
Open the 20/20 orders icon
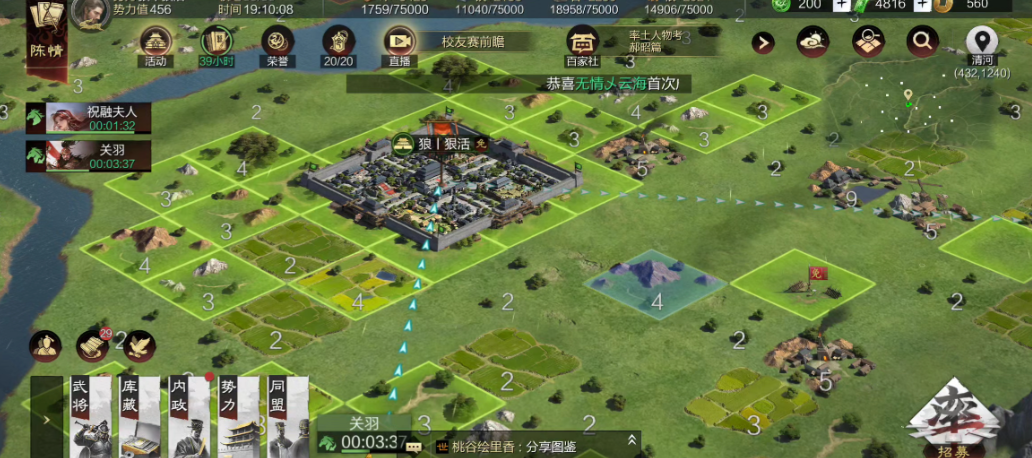coord(338,43)
